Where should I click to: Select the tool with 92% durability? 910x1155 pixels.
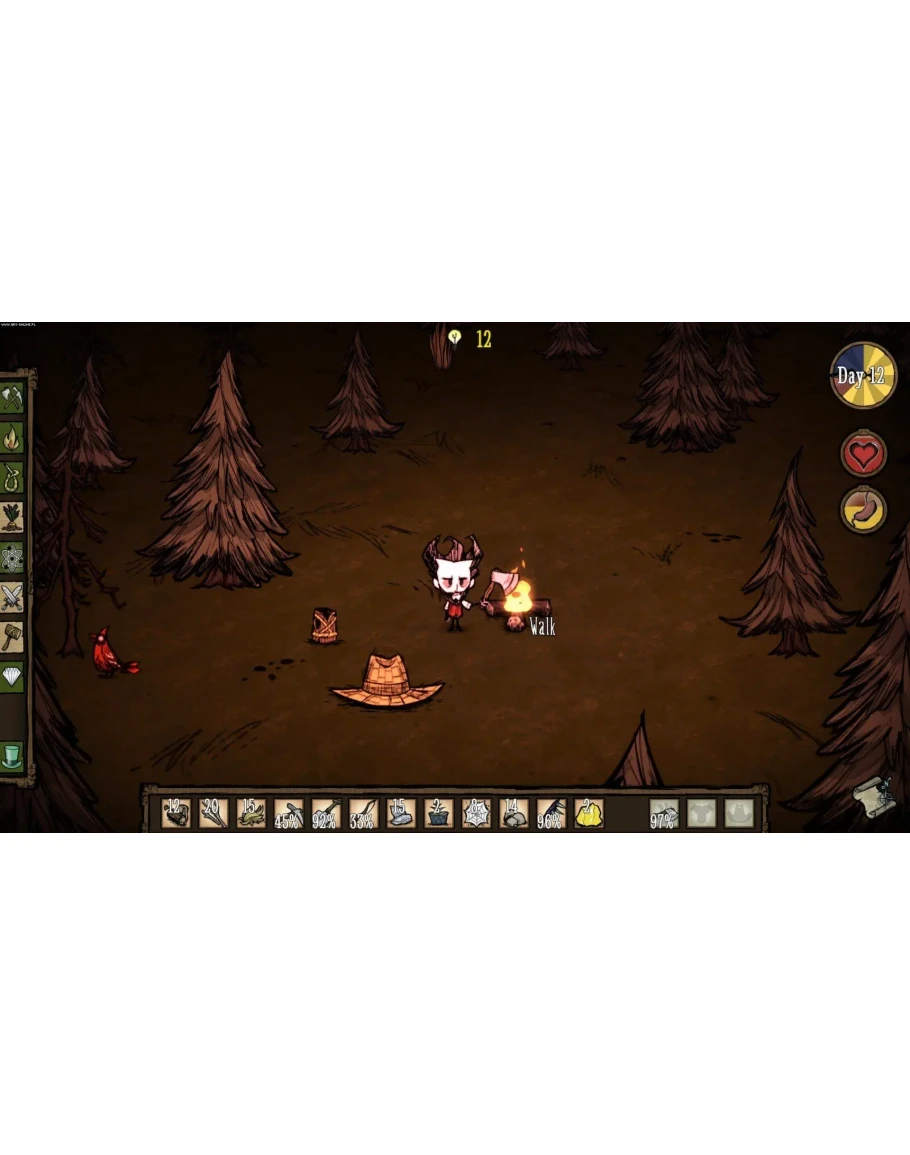tap(326, 813)
